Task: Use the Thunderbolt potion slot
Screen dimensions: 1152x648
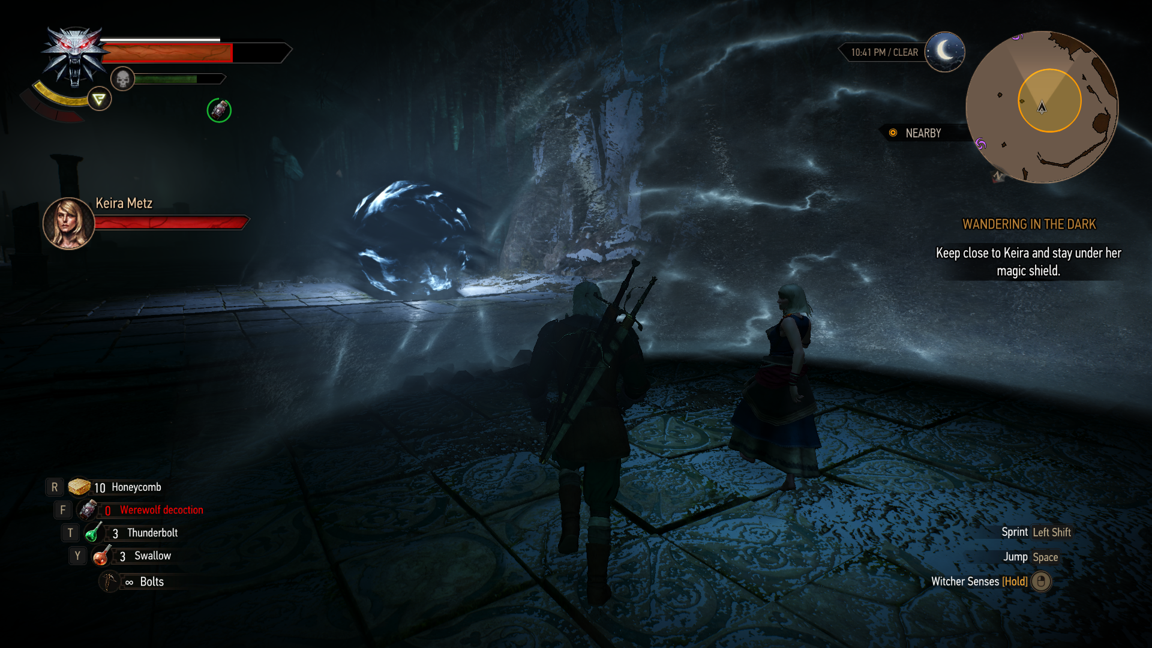Action: pyautogui.click(x=94, y=533)
